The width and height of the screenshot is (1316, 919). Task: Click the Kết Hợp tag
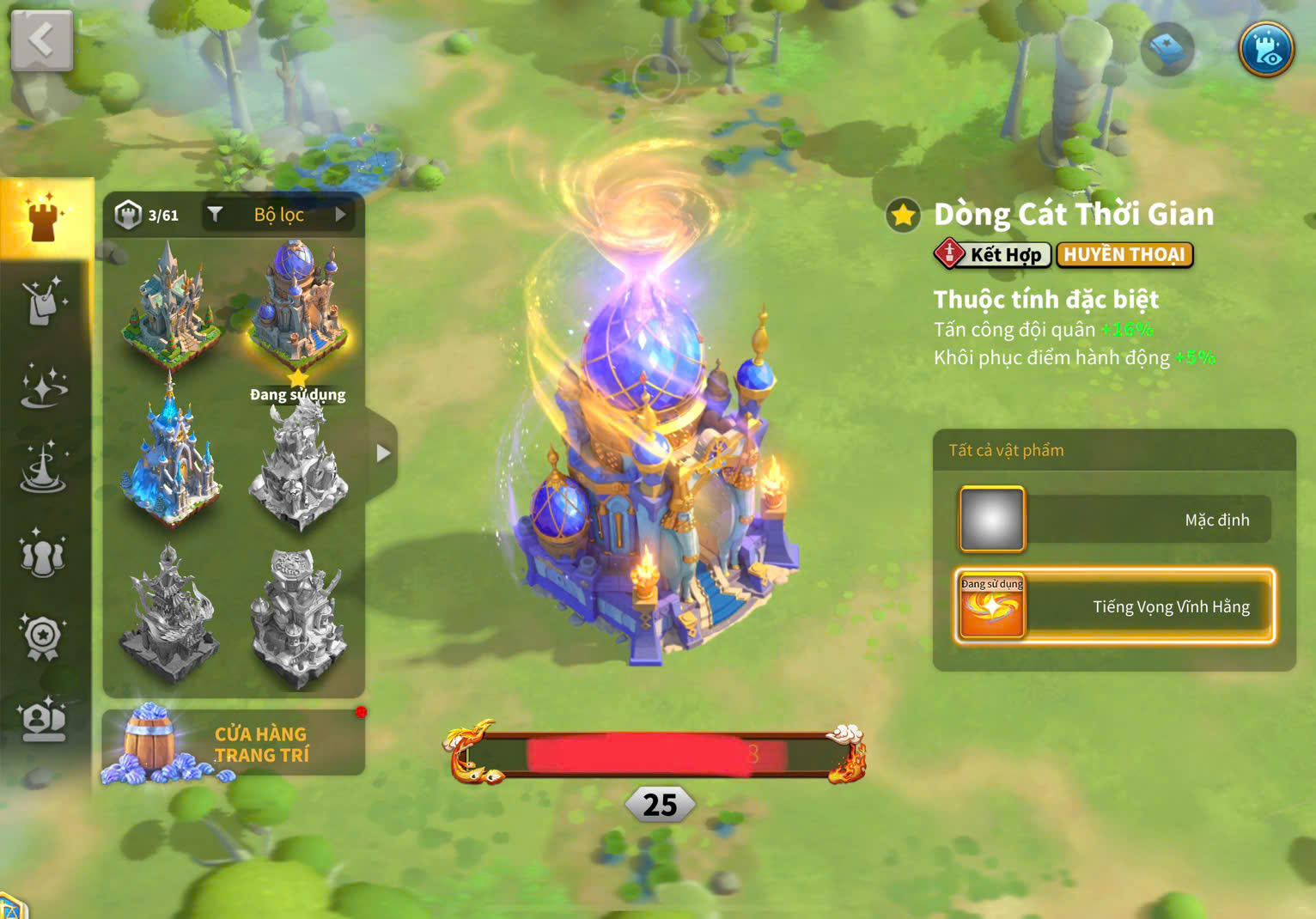[x=992, y=255]
